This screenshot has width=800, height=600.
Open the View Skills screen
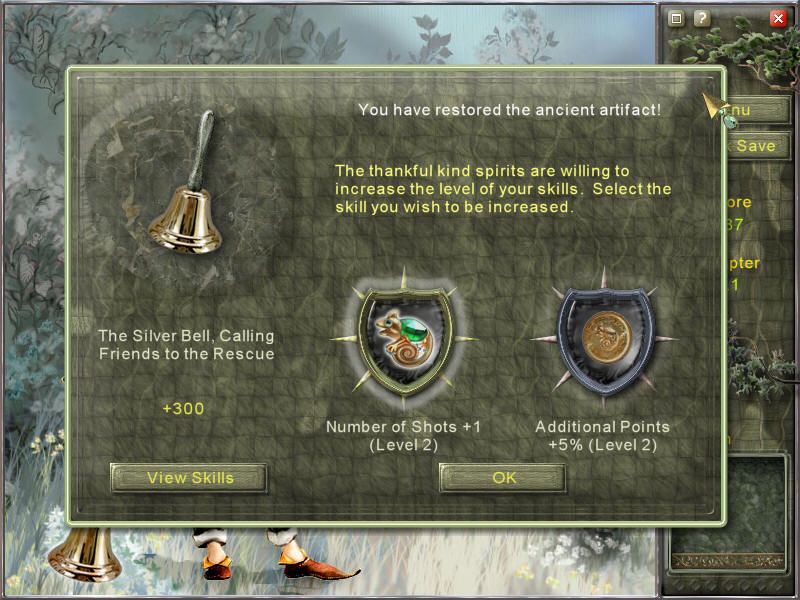tap(190, 478)
